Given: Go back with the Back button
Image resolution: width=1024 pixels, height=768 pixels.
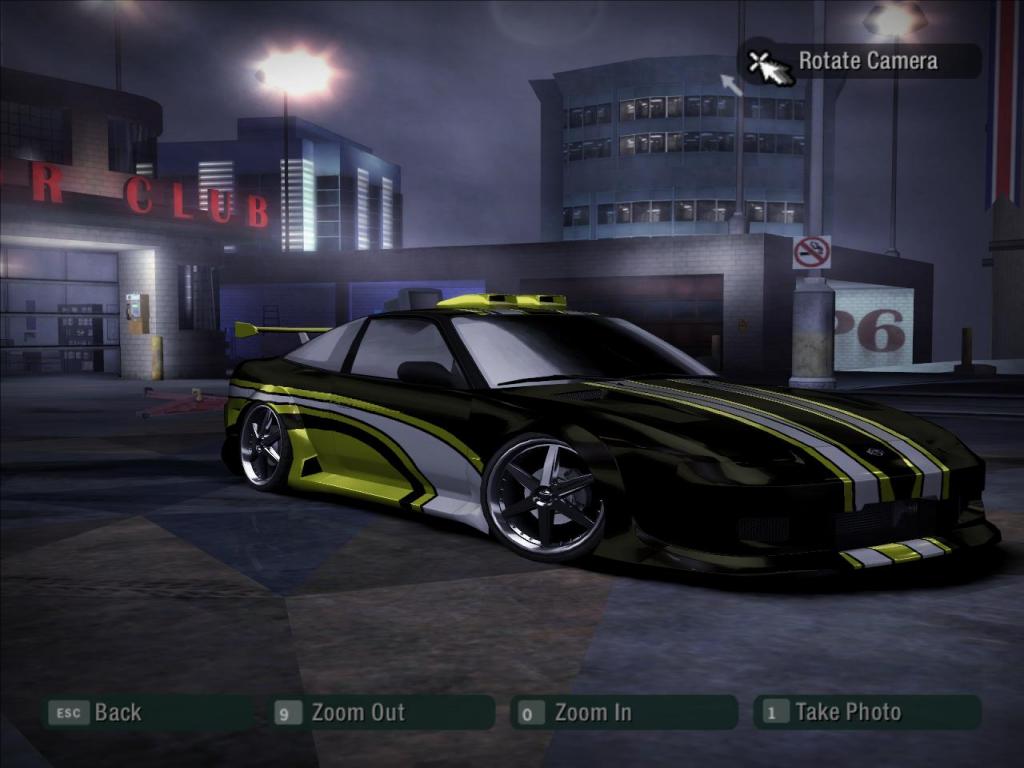Looking at the screenshot, I should point(116,713).
